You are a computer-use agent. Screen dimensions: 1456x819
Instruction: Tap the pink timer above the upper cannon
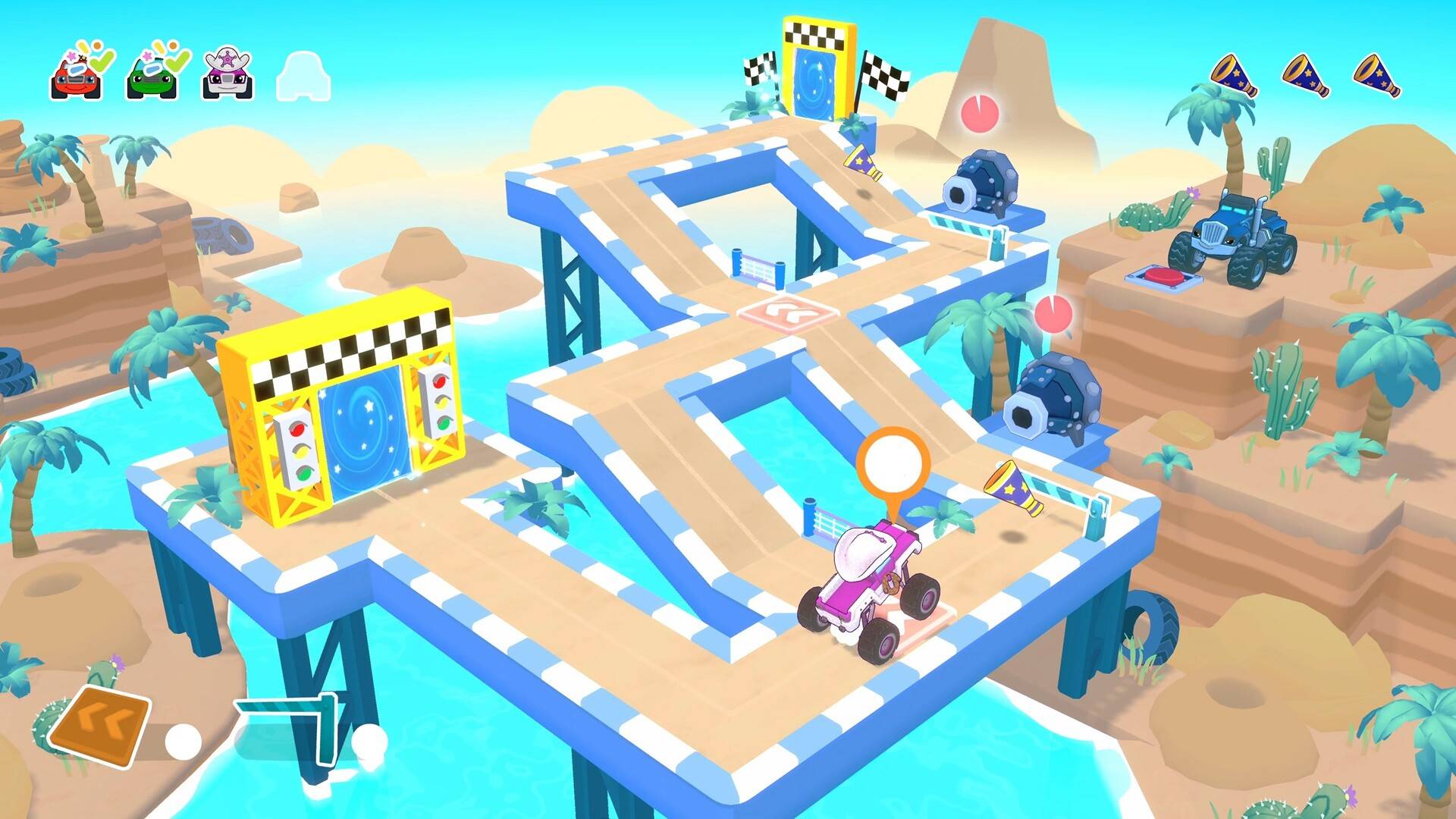tap(981, 111)
